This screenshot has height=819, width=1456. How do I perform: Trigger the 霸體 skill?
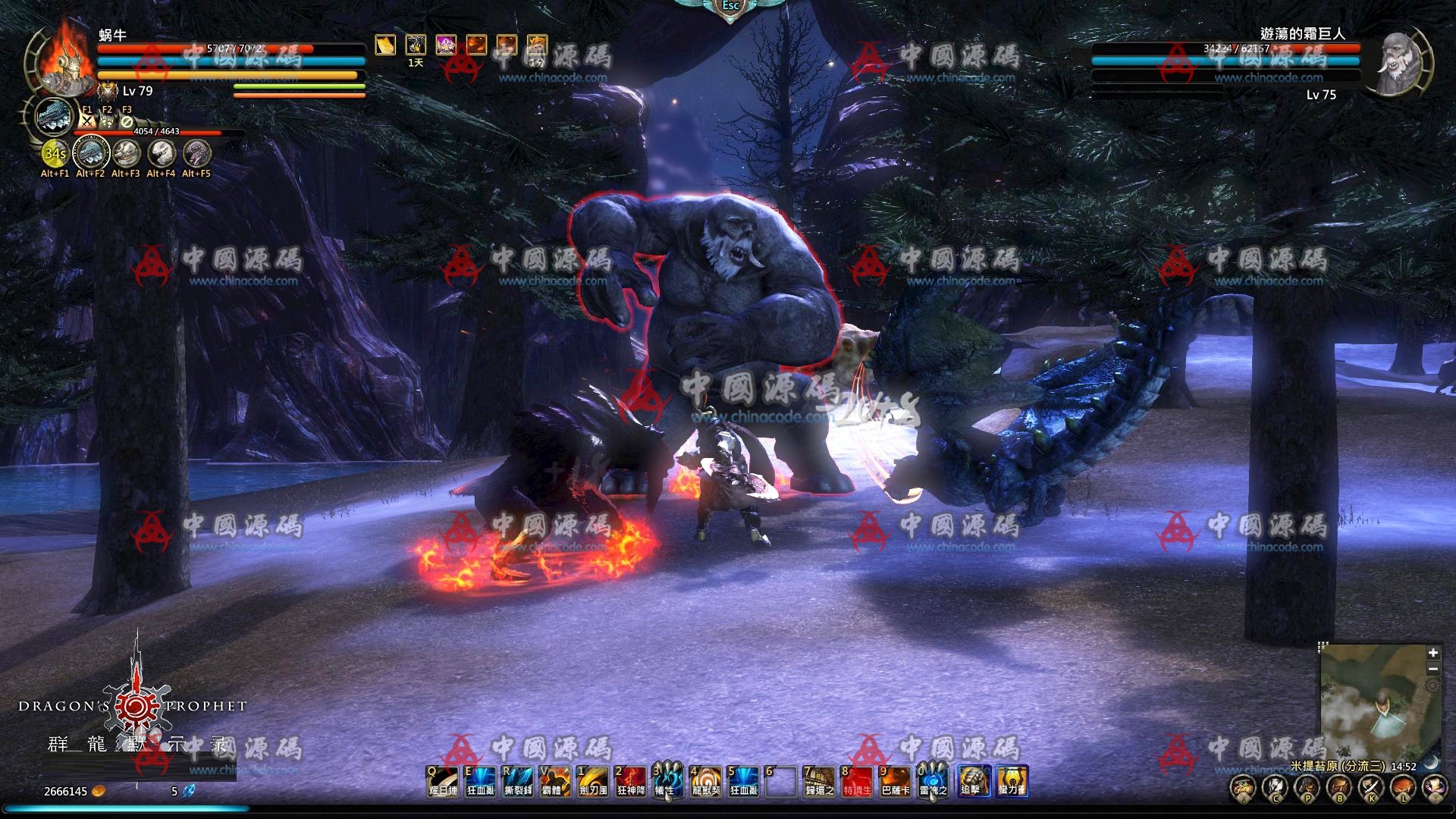[x=556, y=781]
